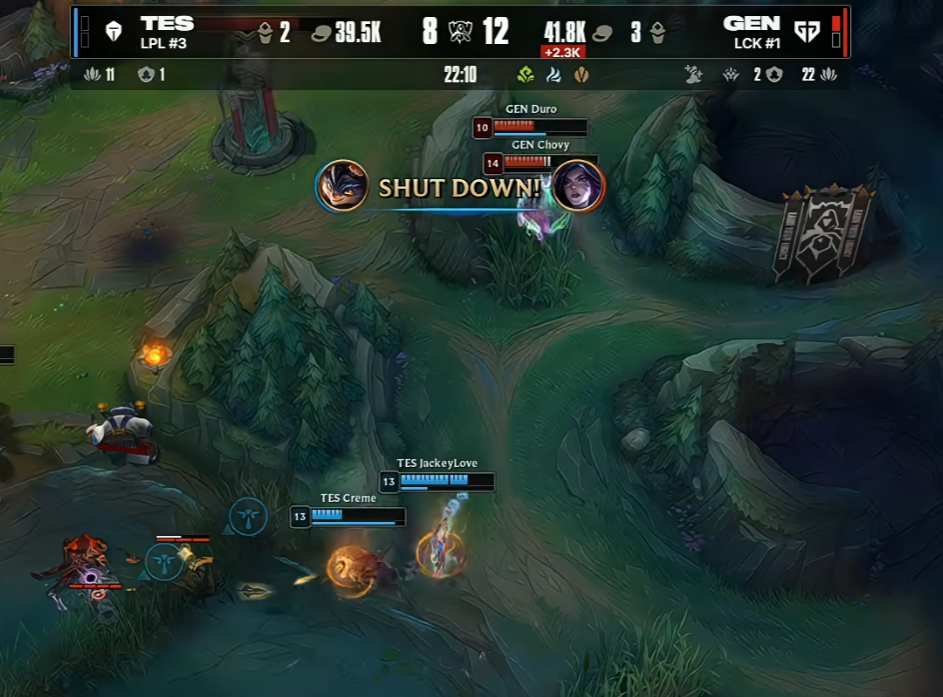Screen dimensions: 943x697
Task: Select the GEN Duro nameplate
Action: click(x=530, y=109)
